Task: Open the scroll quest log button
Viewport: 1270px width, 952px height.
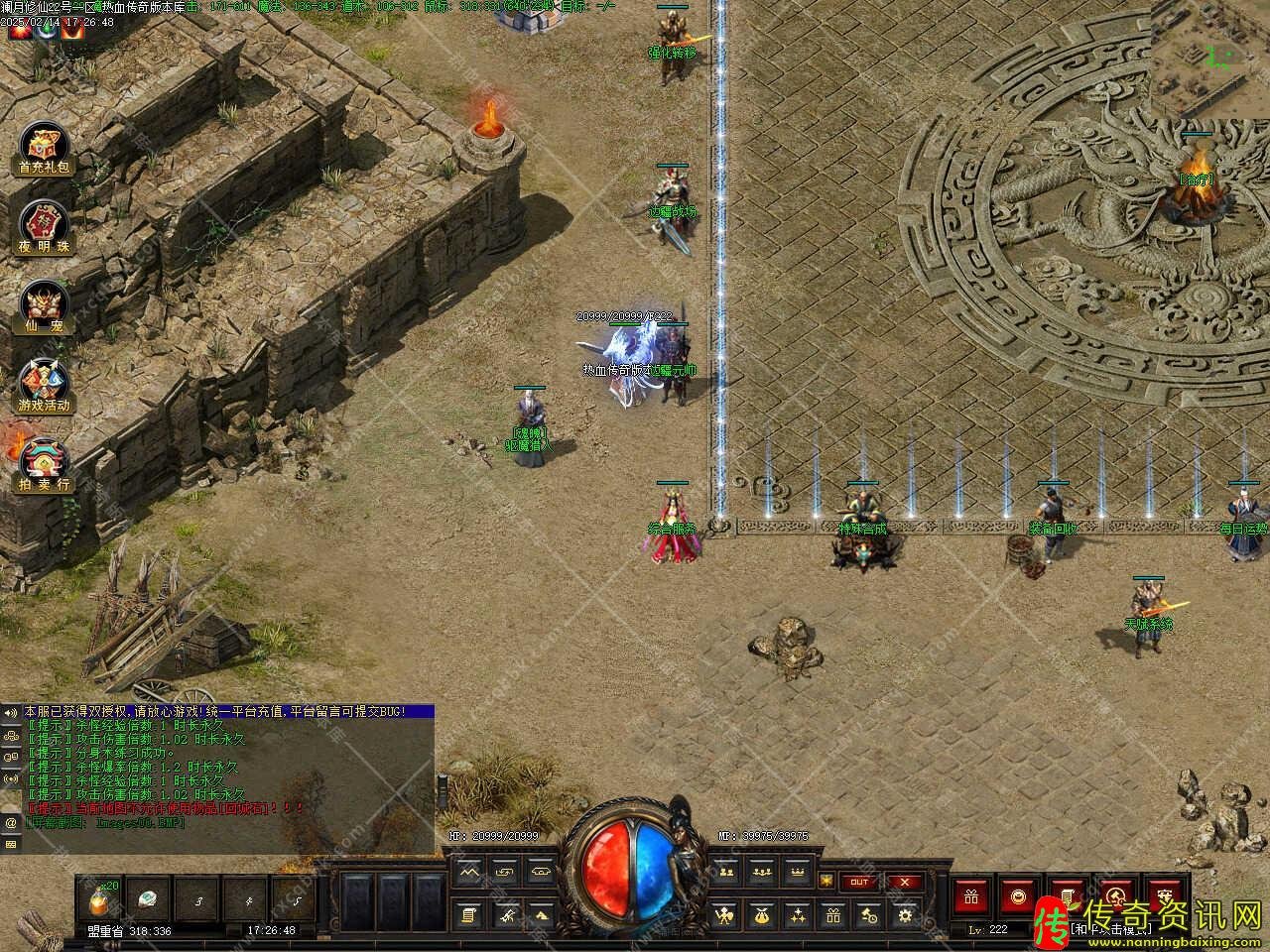Action: [x=469, y=915]
